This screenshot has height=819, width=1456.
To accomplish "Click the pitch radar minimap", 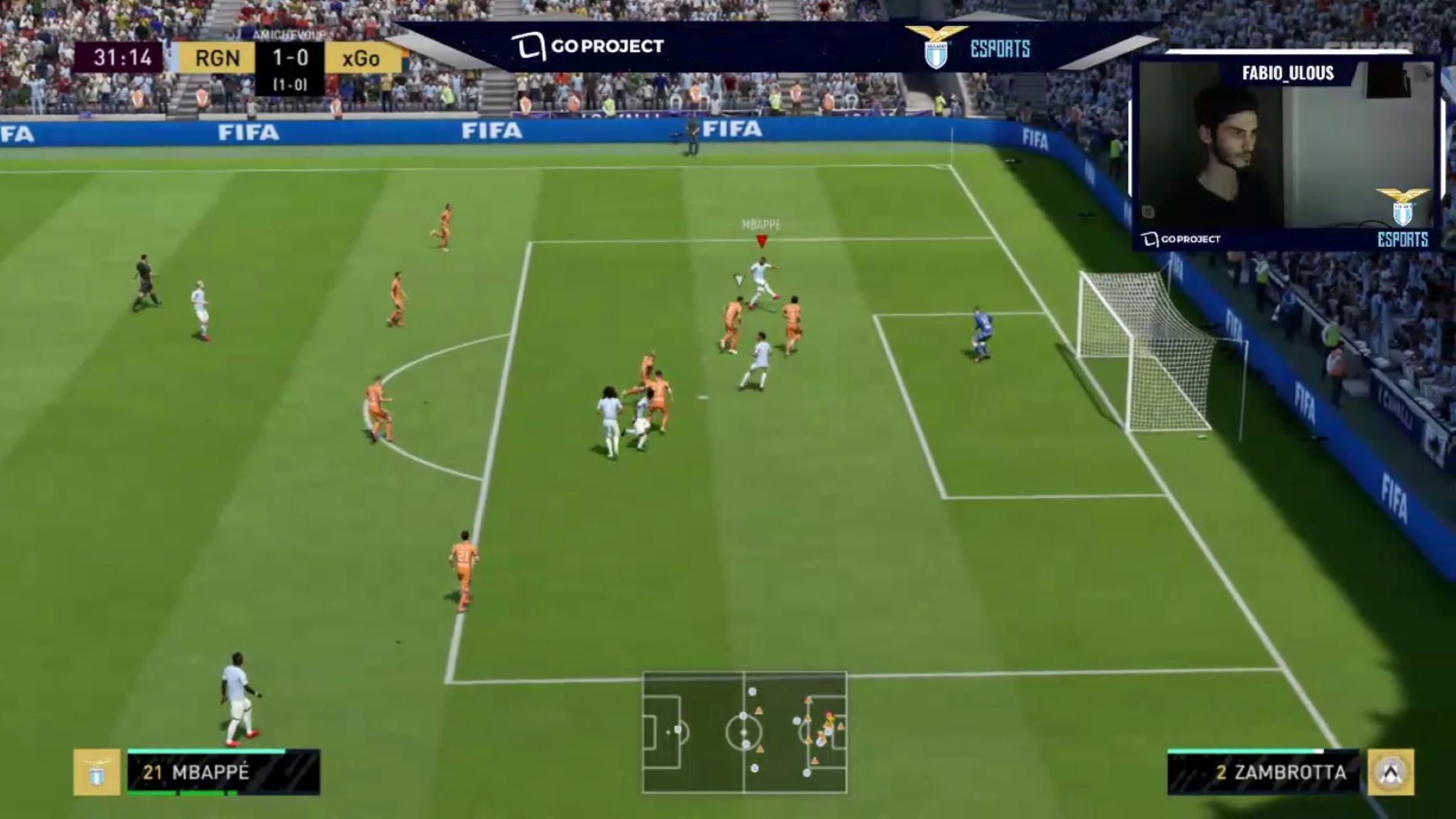I will pyautogui.click(x=744, y=732).
